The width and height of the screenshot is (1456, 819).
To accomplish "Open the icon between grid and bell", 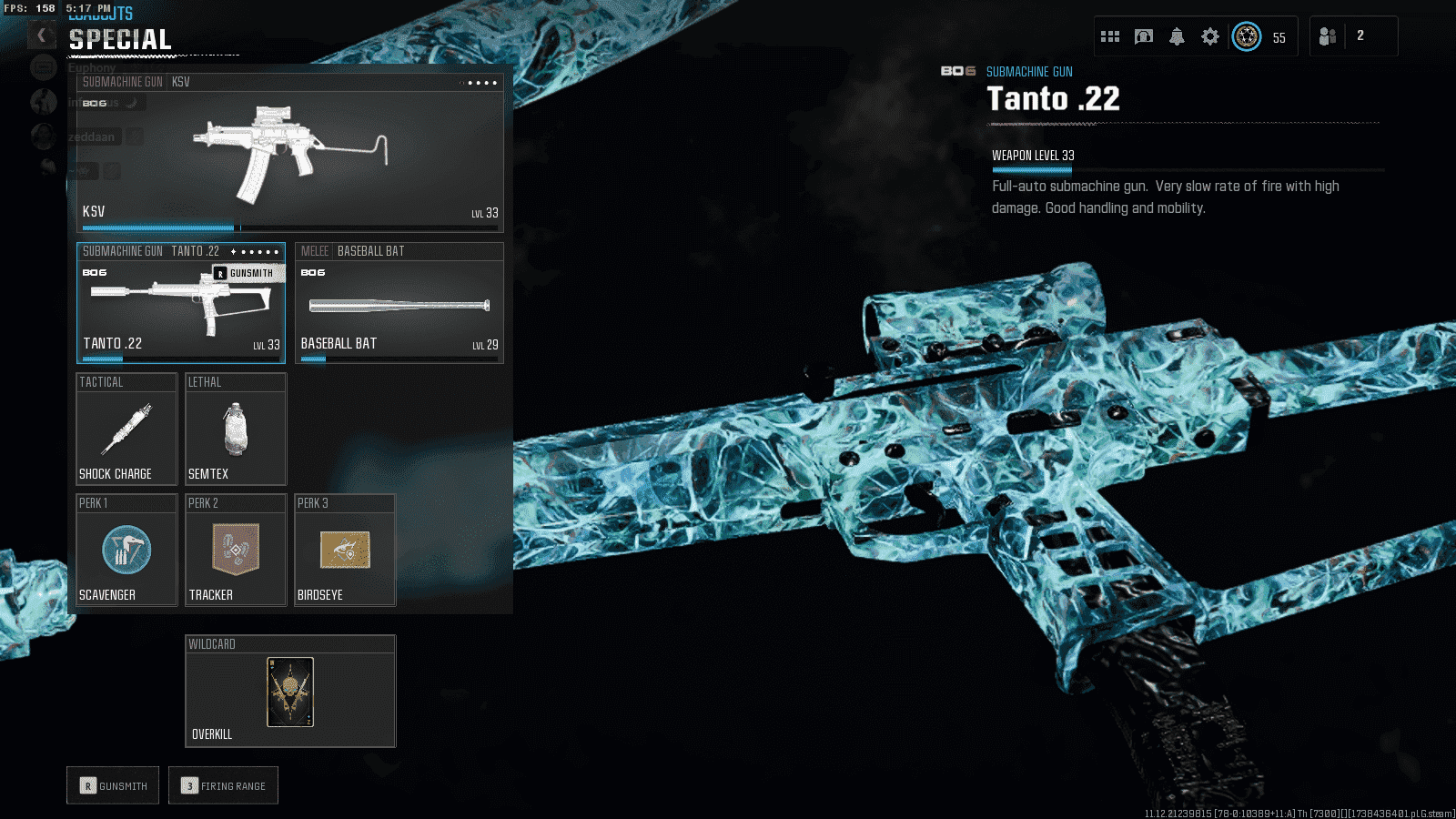I will pos(1144,36).
